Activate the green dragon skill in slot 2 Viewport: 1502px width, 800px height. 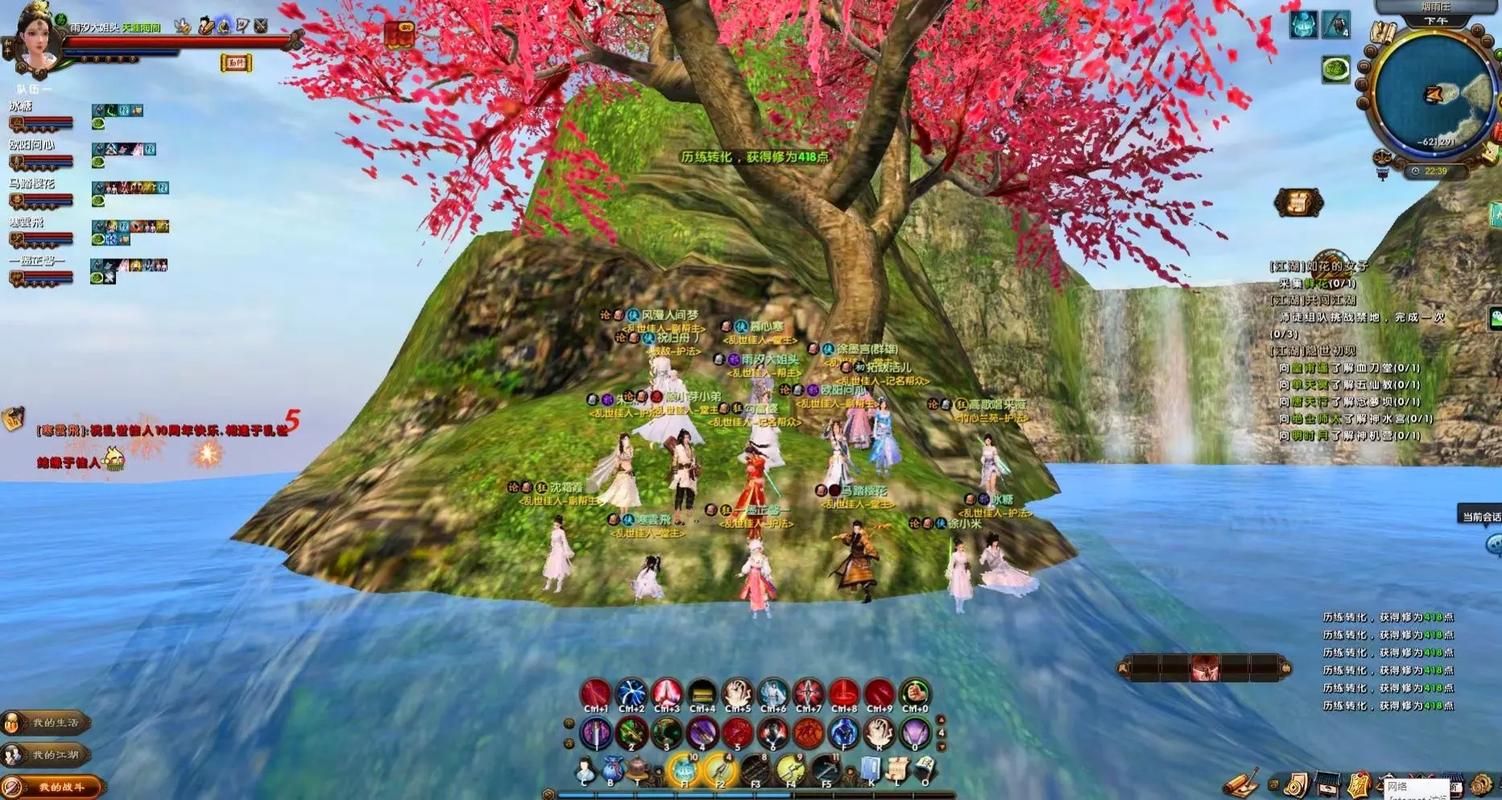[x=631, y=733]
